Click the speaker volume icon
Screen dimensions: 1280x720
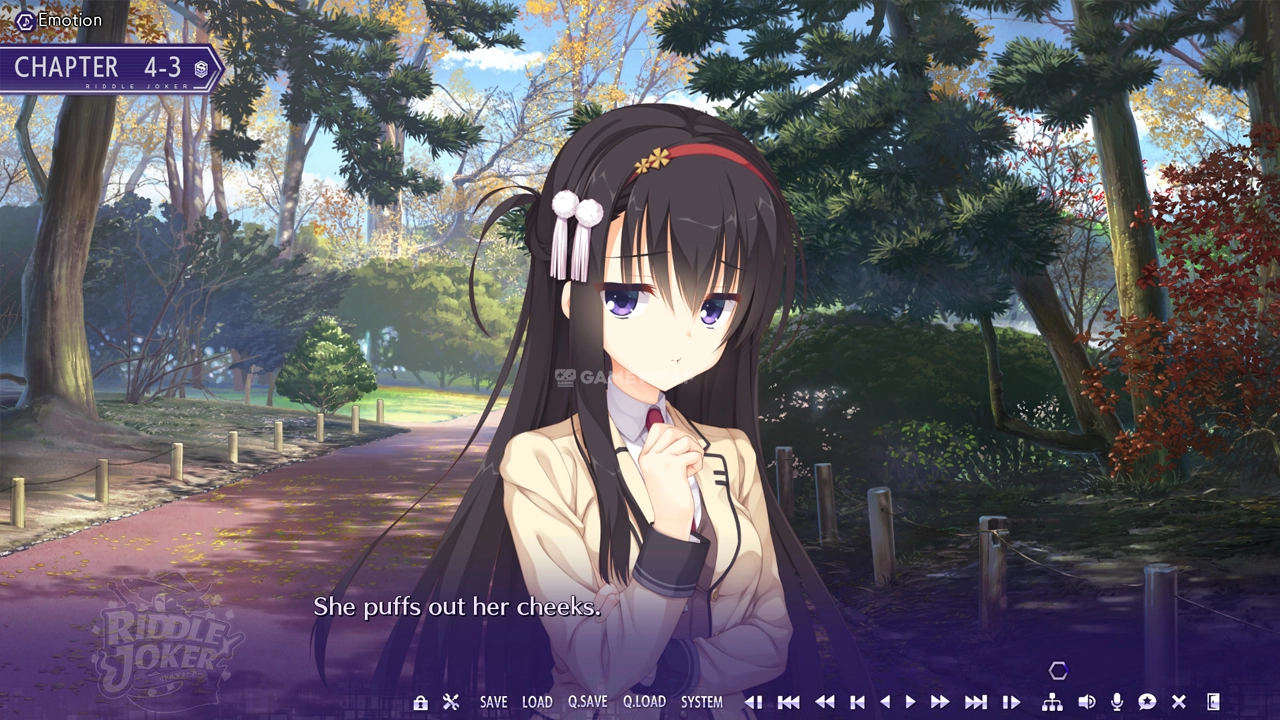(x=1086, y=702)
